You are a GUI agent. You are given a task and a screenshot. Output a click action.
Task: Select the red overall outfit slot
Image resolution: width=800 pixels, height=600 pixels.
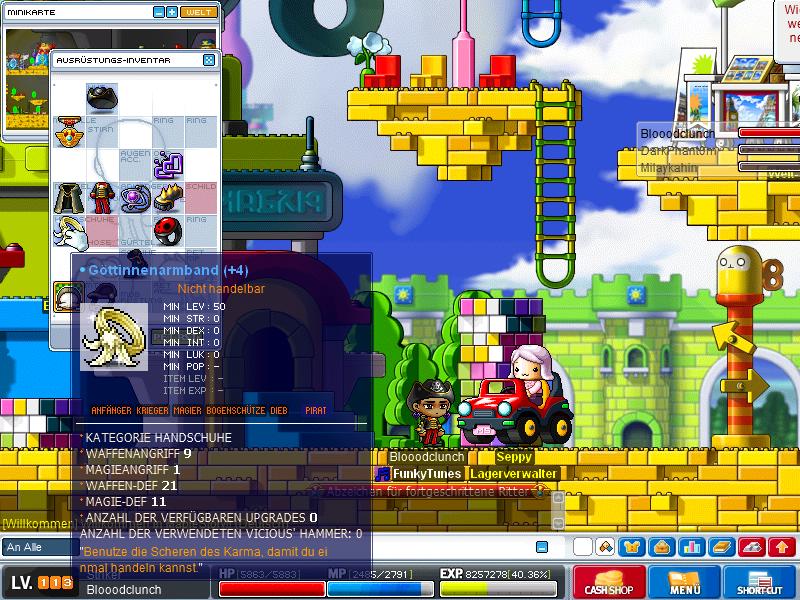pyautogui.click(x=102, y=197)
